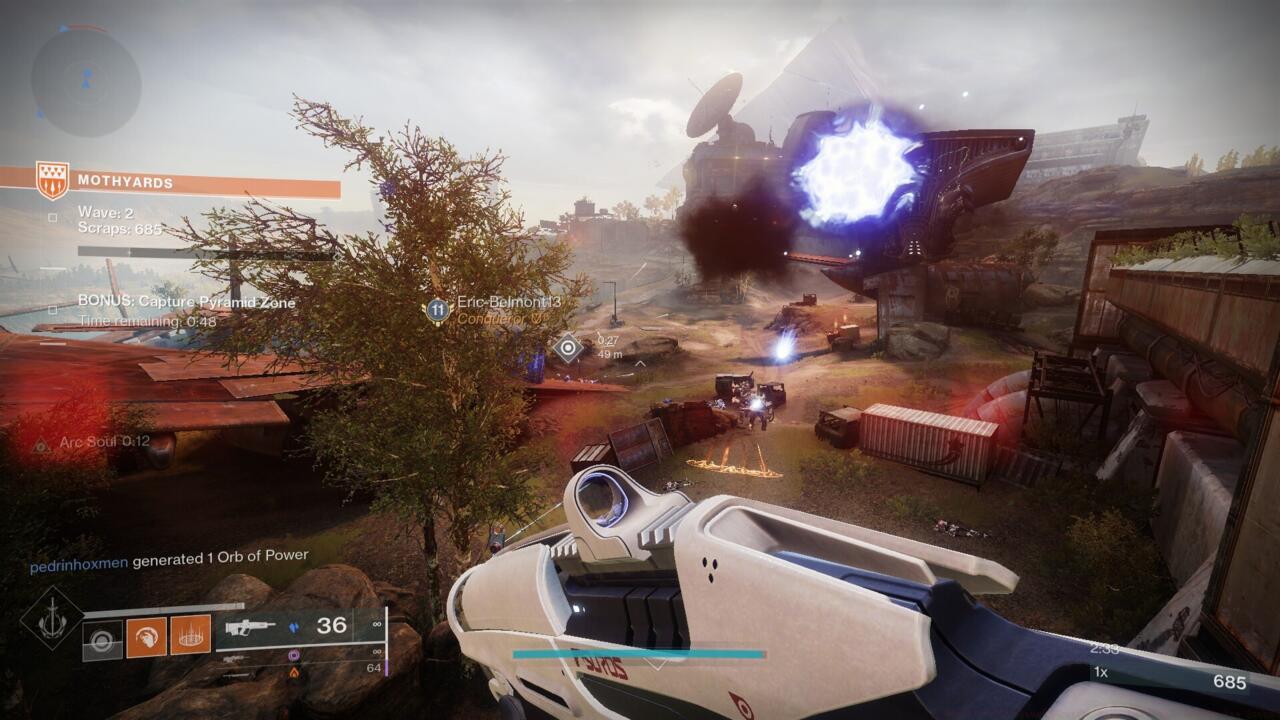This screenshot has height=720, width=1280.
Task: Check the BONUS Capture Pyramid Zone checkbox
Action: click(51, 308)
